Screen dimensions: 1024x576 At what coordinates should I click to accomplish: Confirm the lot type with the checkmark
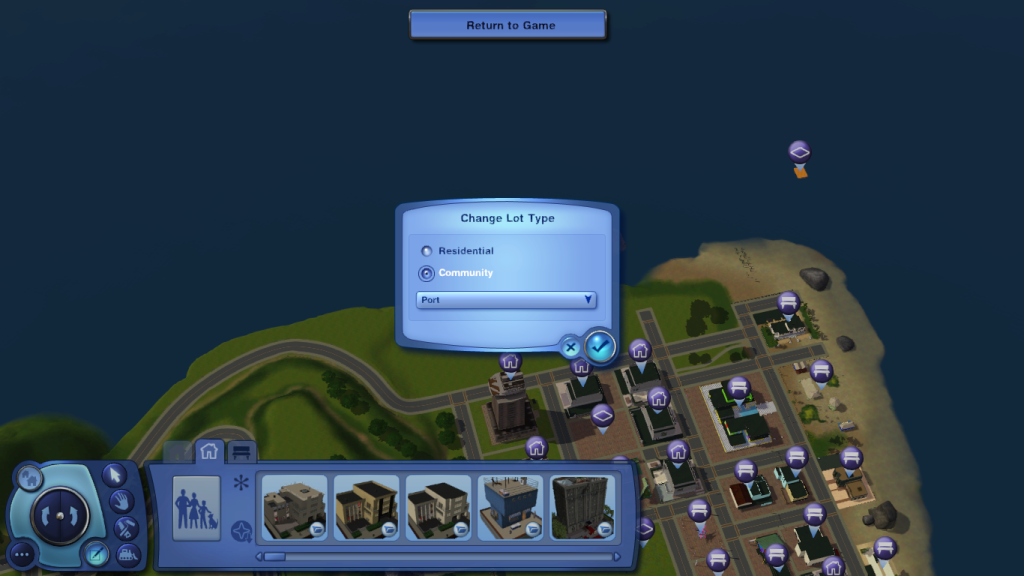pyautogui.click(x=600, y=346)
